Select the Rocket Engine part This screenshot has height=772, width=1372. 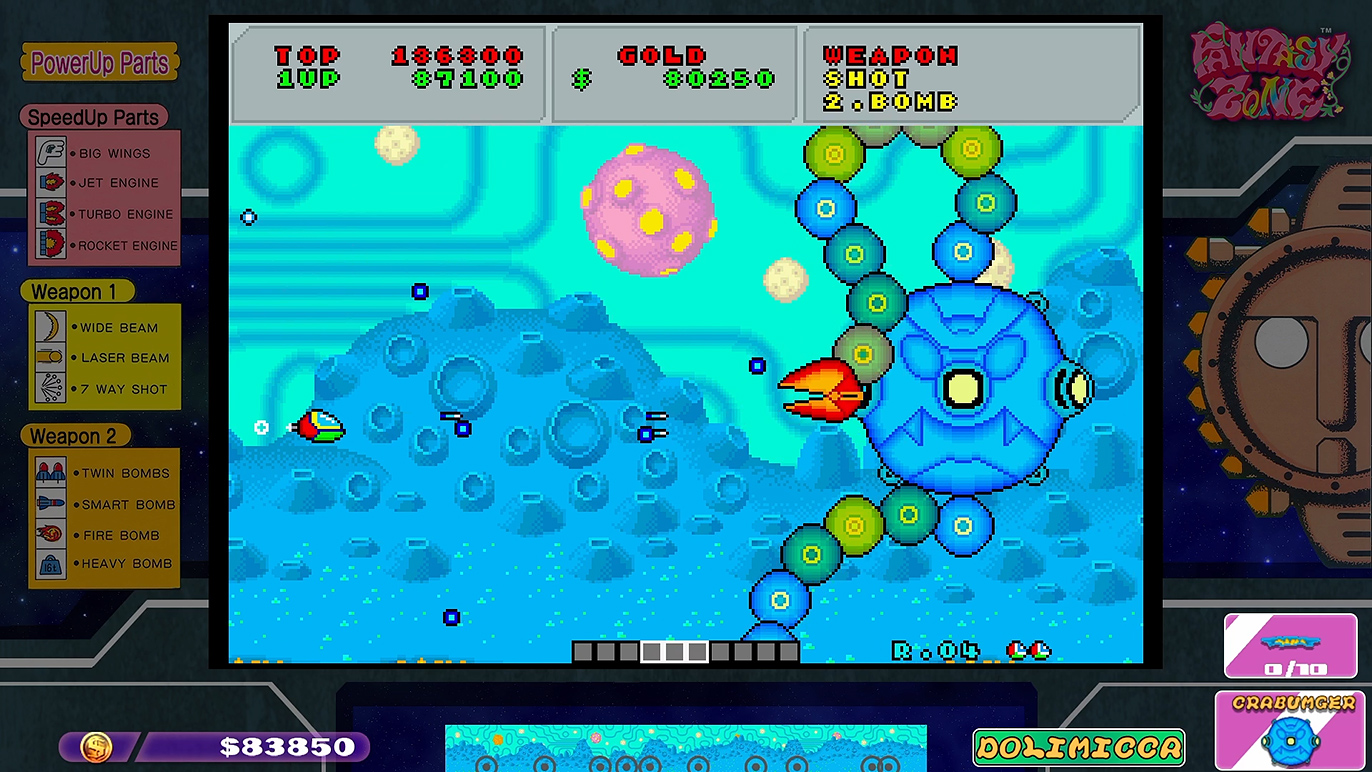coord(105,245)
